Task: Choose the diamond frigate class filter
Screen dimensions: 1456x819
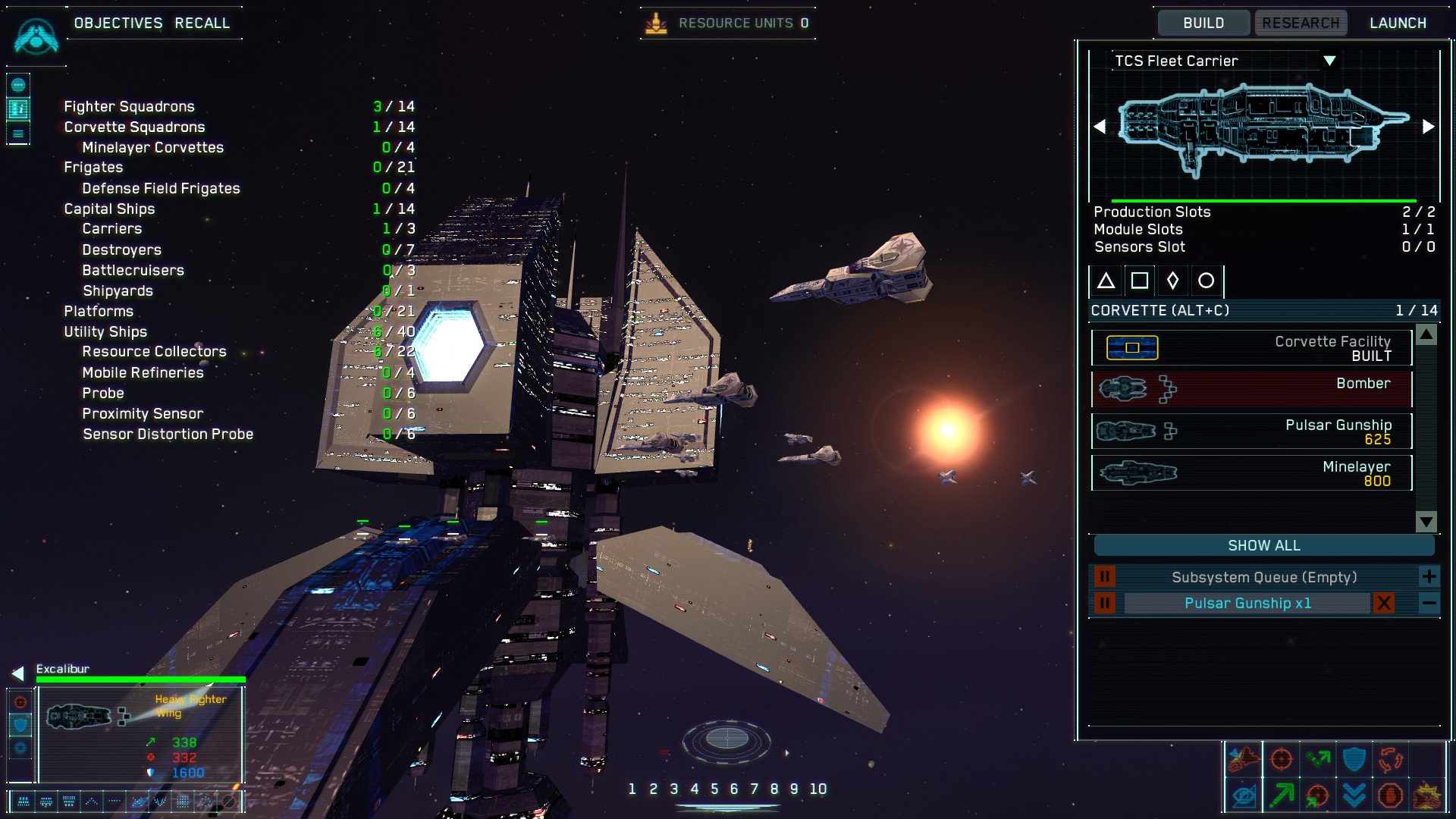Action: 1172,281
